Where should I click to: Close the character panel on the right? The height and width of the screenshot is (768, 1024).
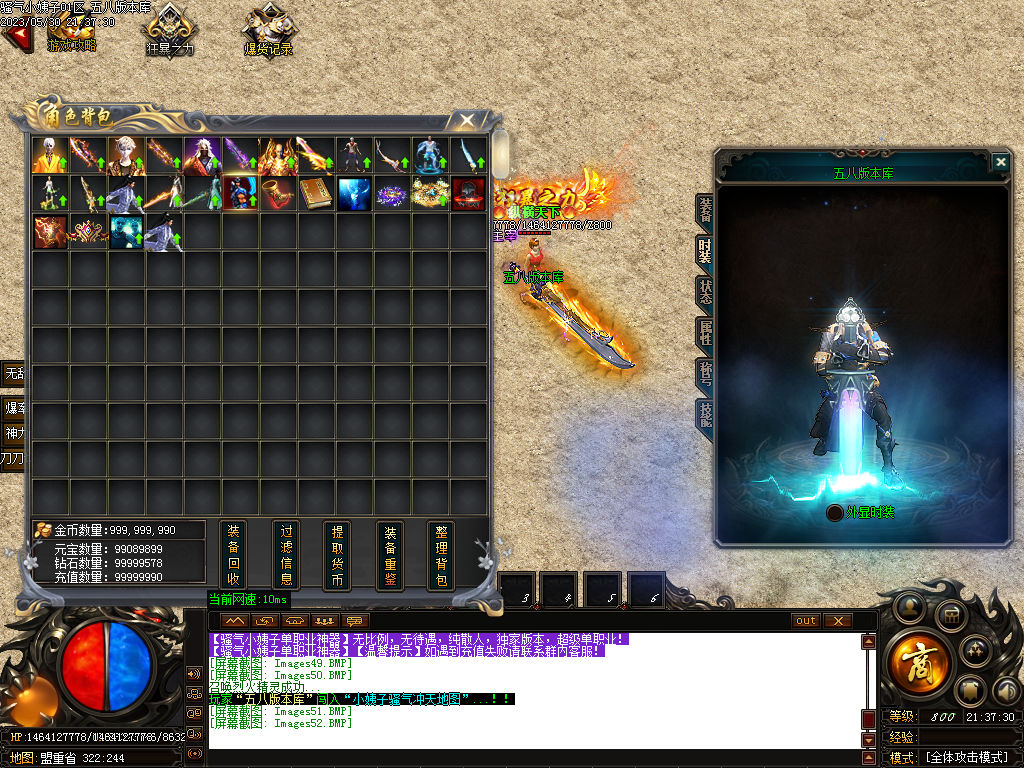1000,162
